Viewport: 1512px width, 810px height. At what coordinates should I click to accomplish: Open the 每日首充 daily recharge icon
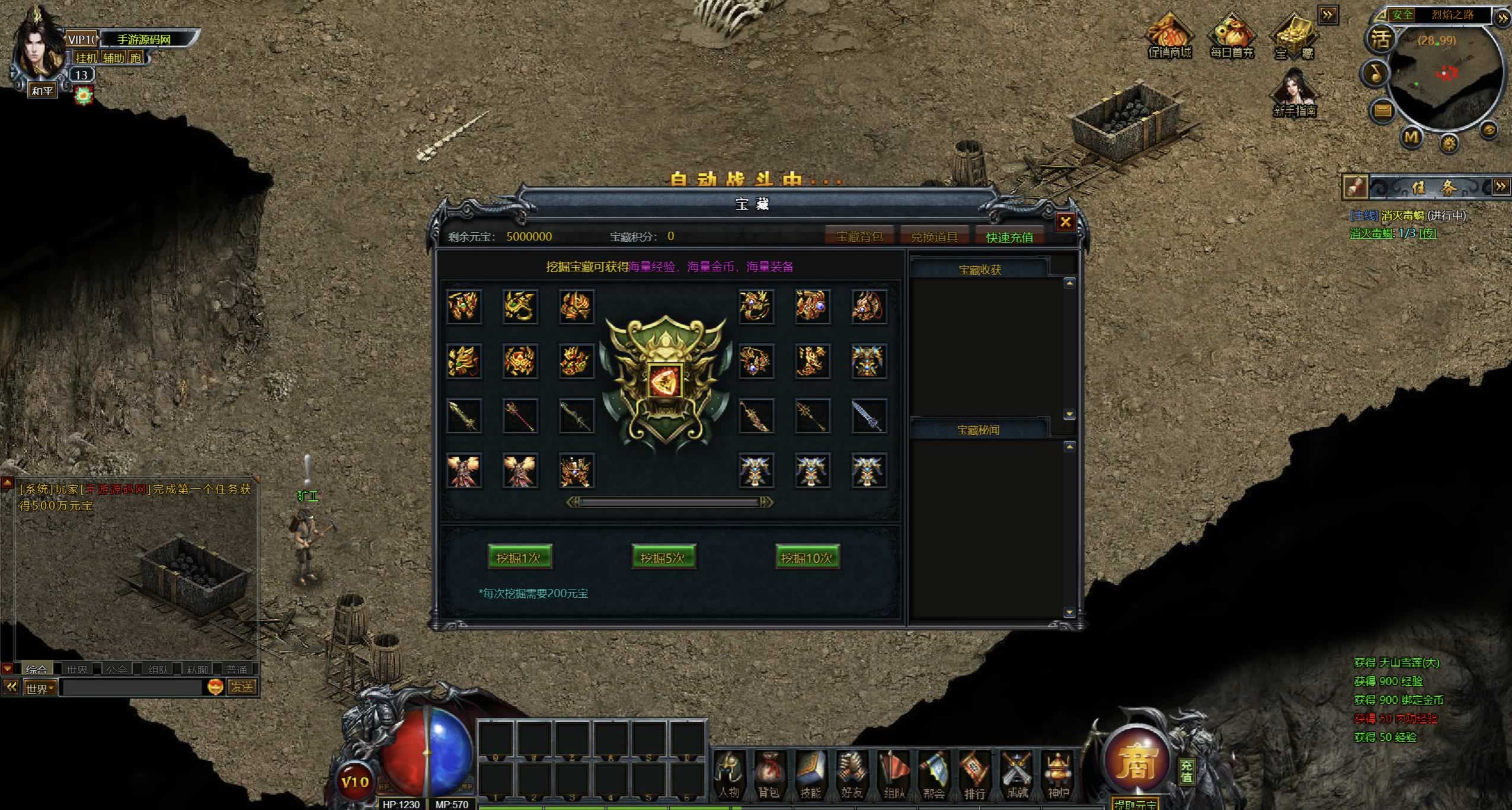tap(1232, 37)
